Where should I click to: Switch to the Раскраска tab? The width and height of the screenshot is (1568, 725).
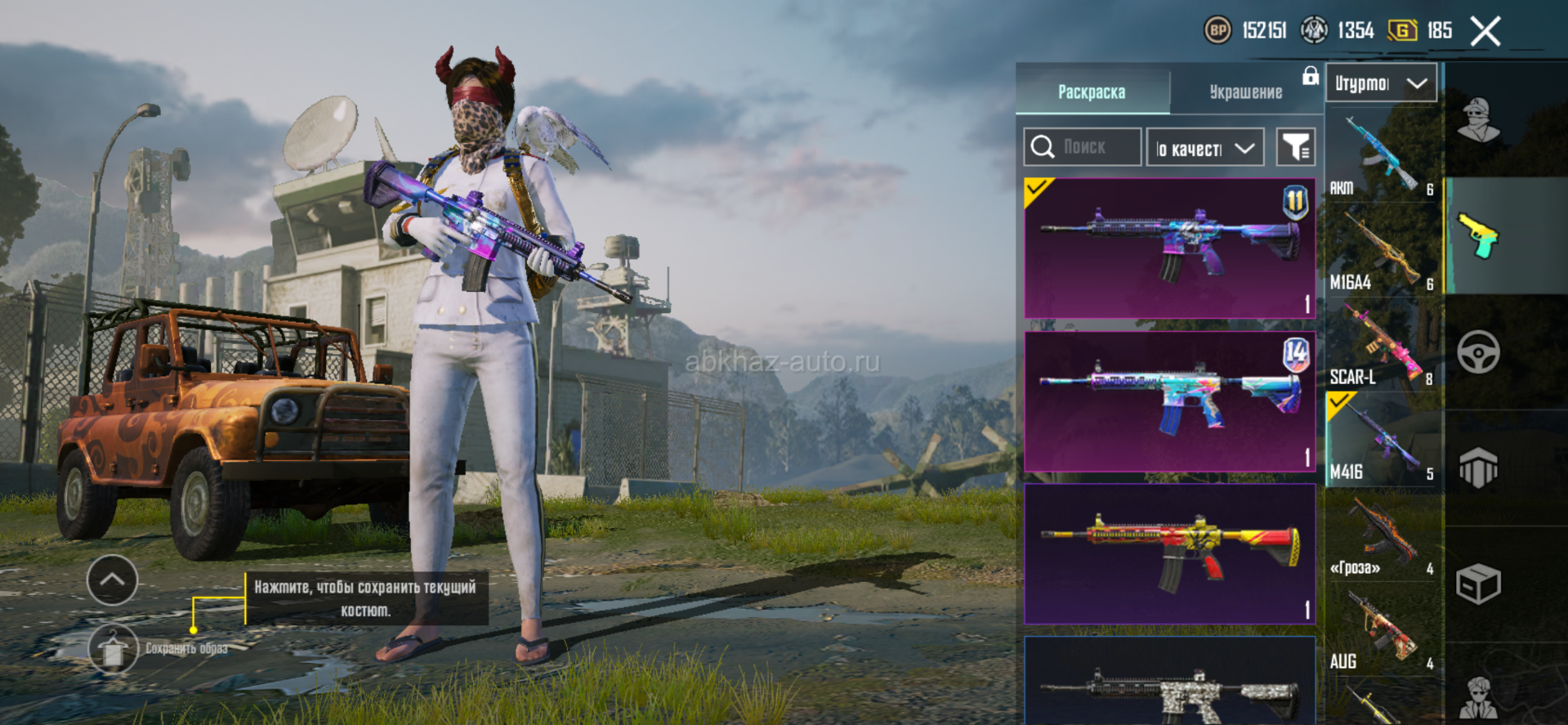1092,92
